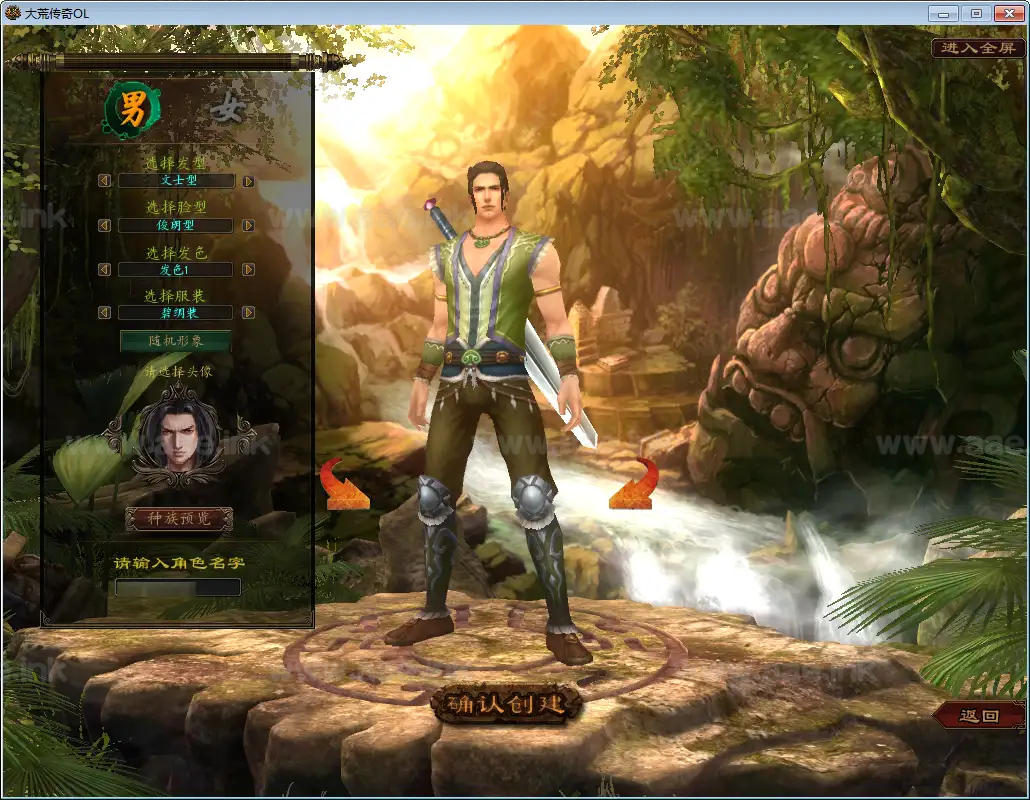Click the character name input box

178,587
